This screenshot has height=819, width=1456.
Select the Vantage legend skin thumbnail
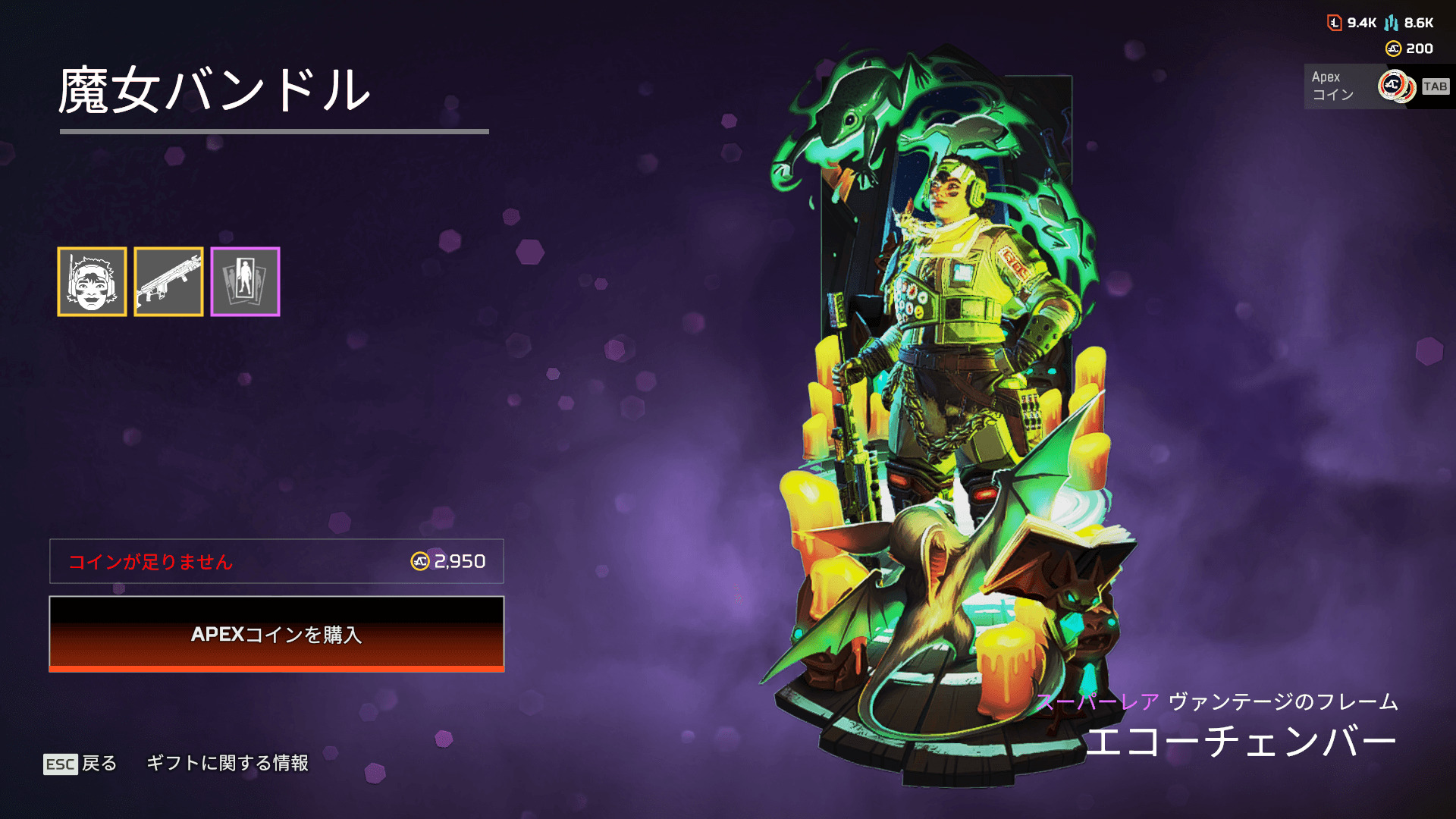[92, 281]
